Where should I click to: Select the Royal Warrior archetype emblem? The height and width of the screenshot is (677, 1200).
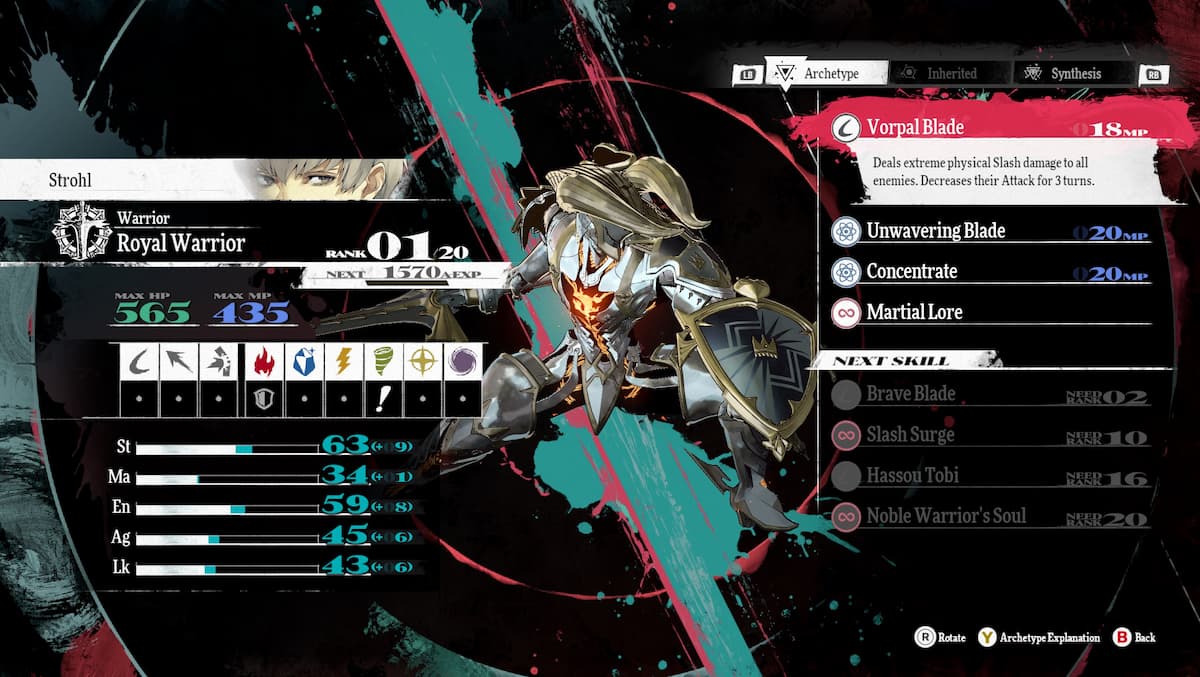click(82, 232)
